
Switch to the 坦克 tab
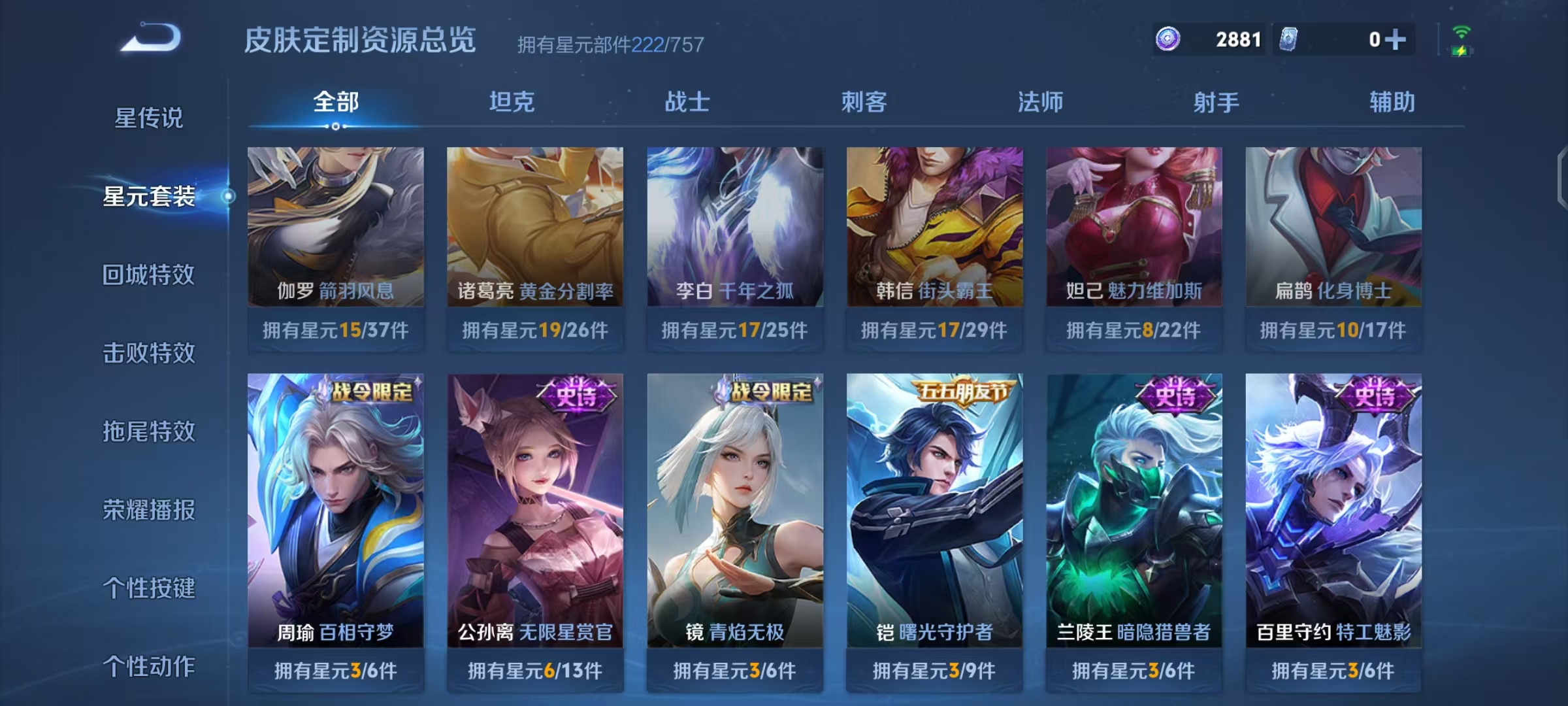[514, 102]
